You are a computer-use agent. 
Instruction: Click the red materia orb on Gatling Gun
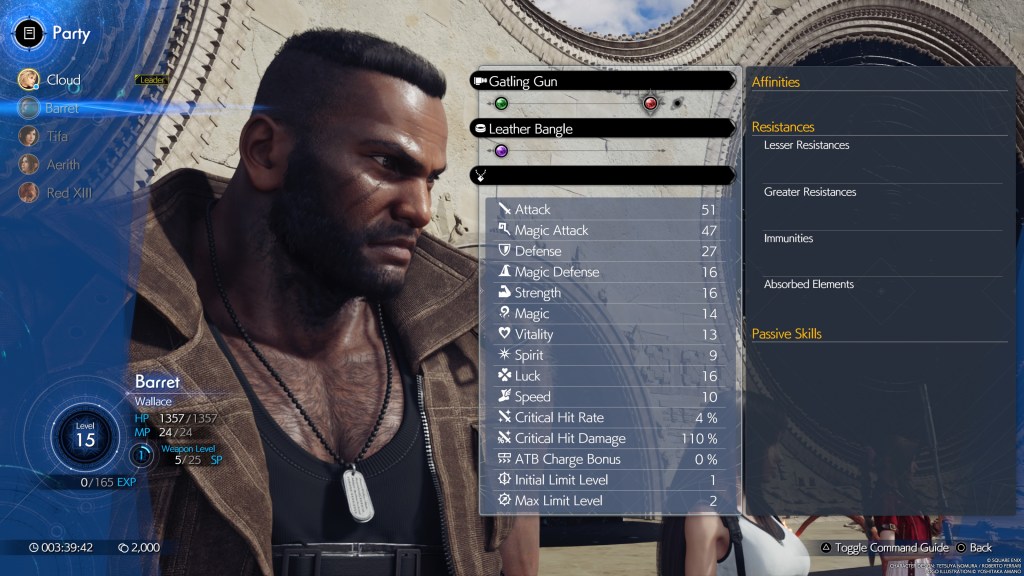coord(650,103)
